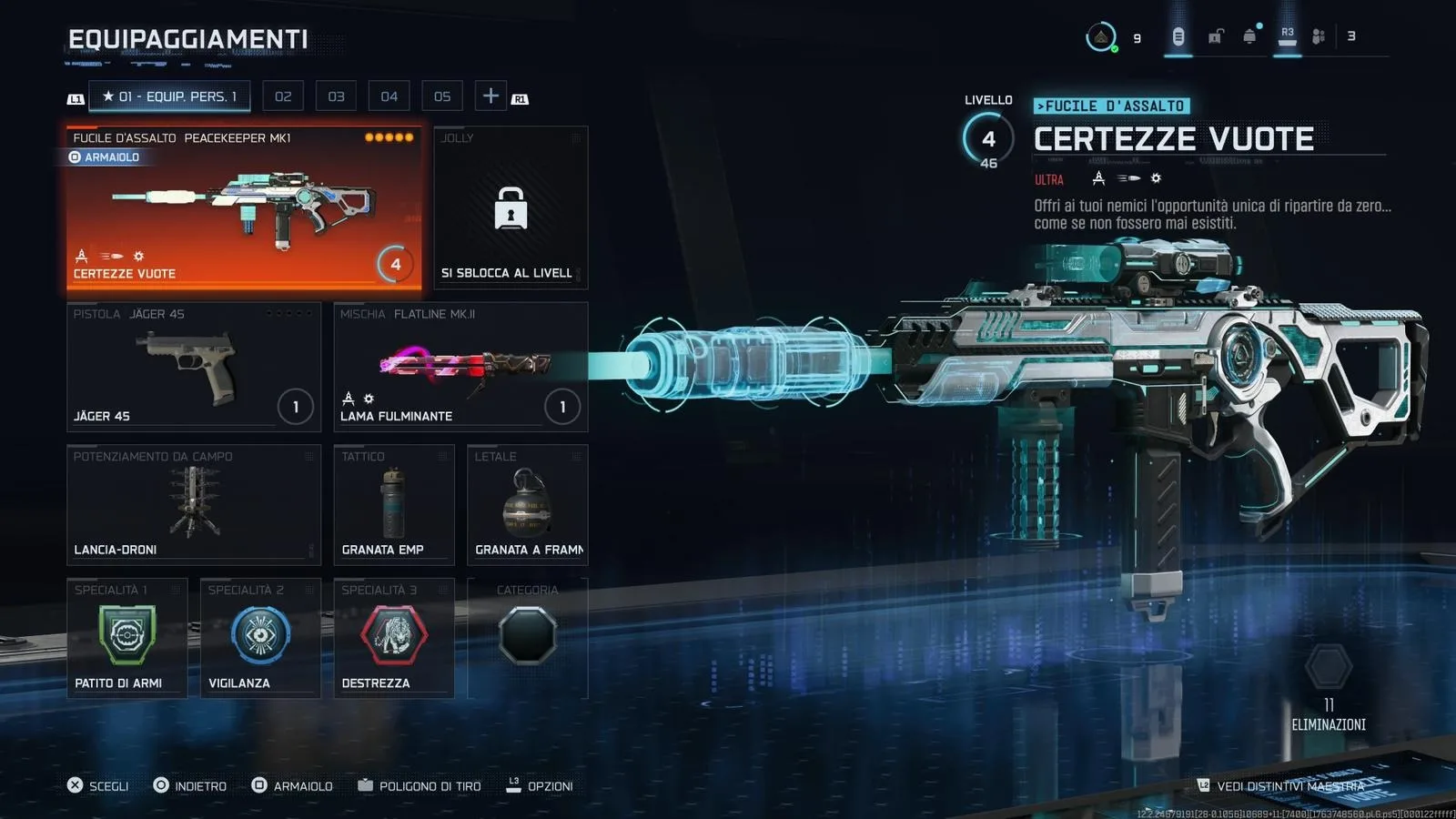This screenshot has width=1456, height=819.
Task: Switch to loadout tab 04
Action: point(389,96)
